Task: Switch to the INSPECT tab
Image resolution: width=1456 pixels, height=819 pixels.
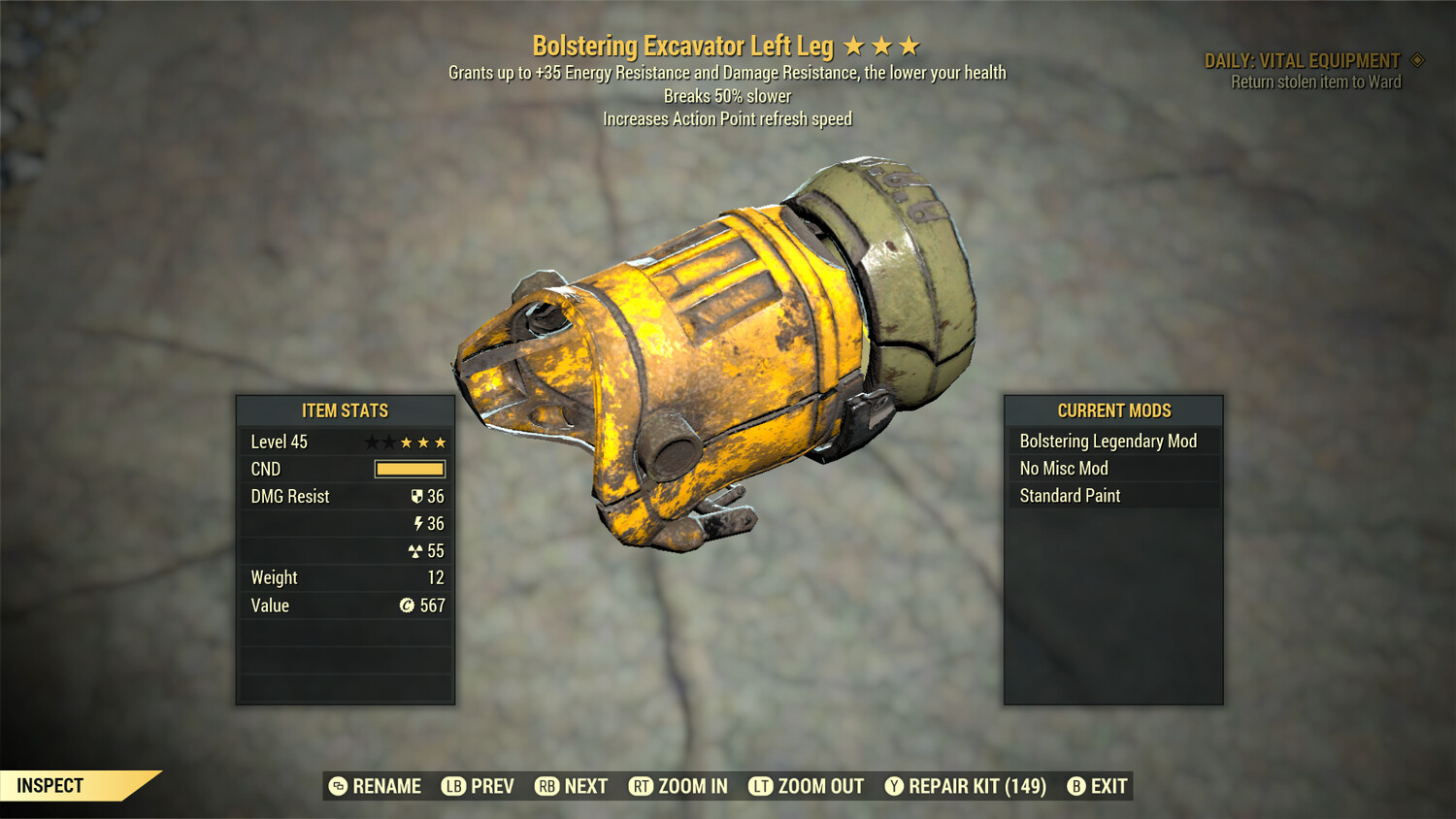Action: [x=50, y=786]
